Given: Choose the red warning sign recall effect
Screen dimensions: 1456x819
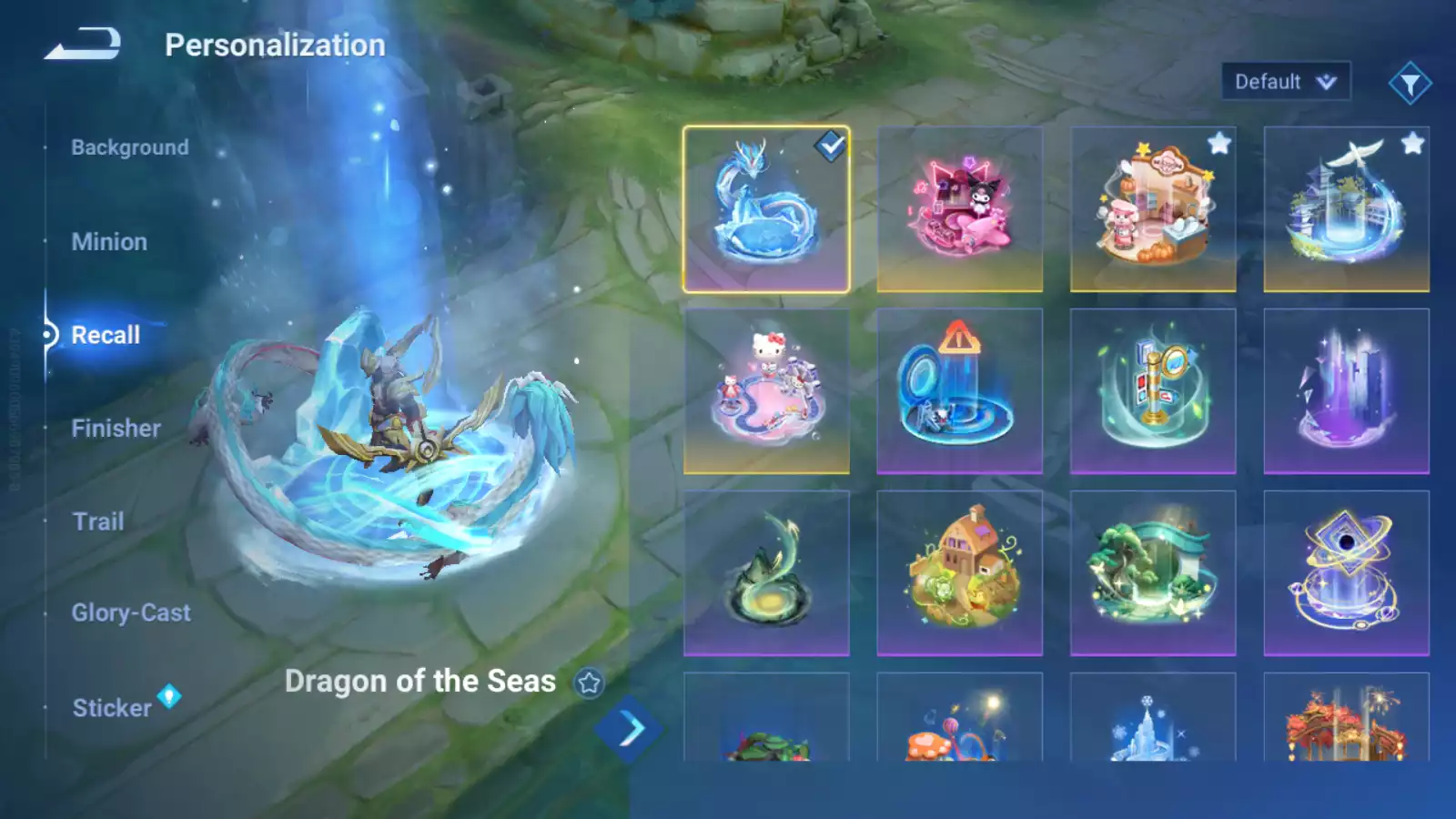Looking at the screenshot, I should pyautogui.click(x=959, y=391).
